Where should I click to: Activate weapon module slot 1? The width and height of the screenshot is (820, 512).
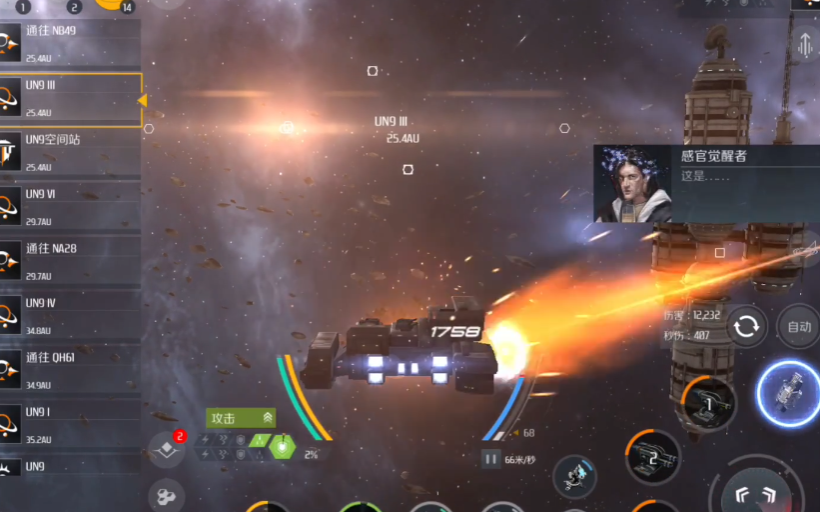coord(709,403)
